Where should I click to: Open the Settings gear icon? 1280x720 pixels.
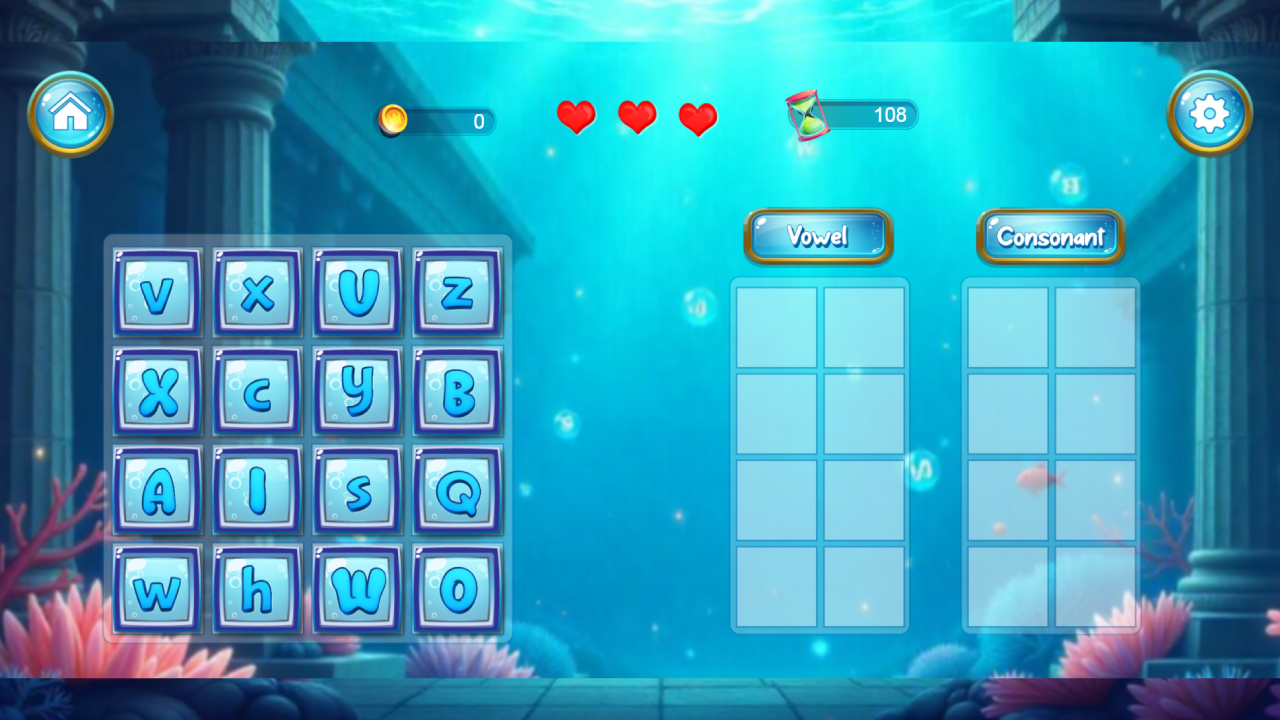click(x=1209, y=113)
